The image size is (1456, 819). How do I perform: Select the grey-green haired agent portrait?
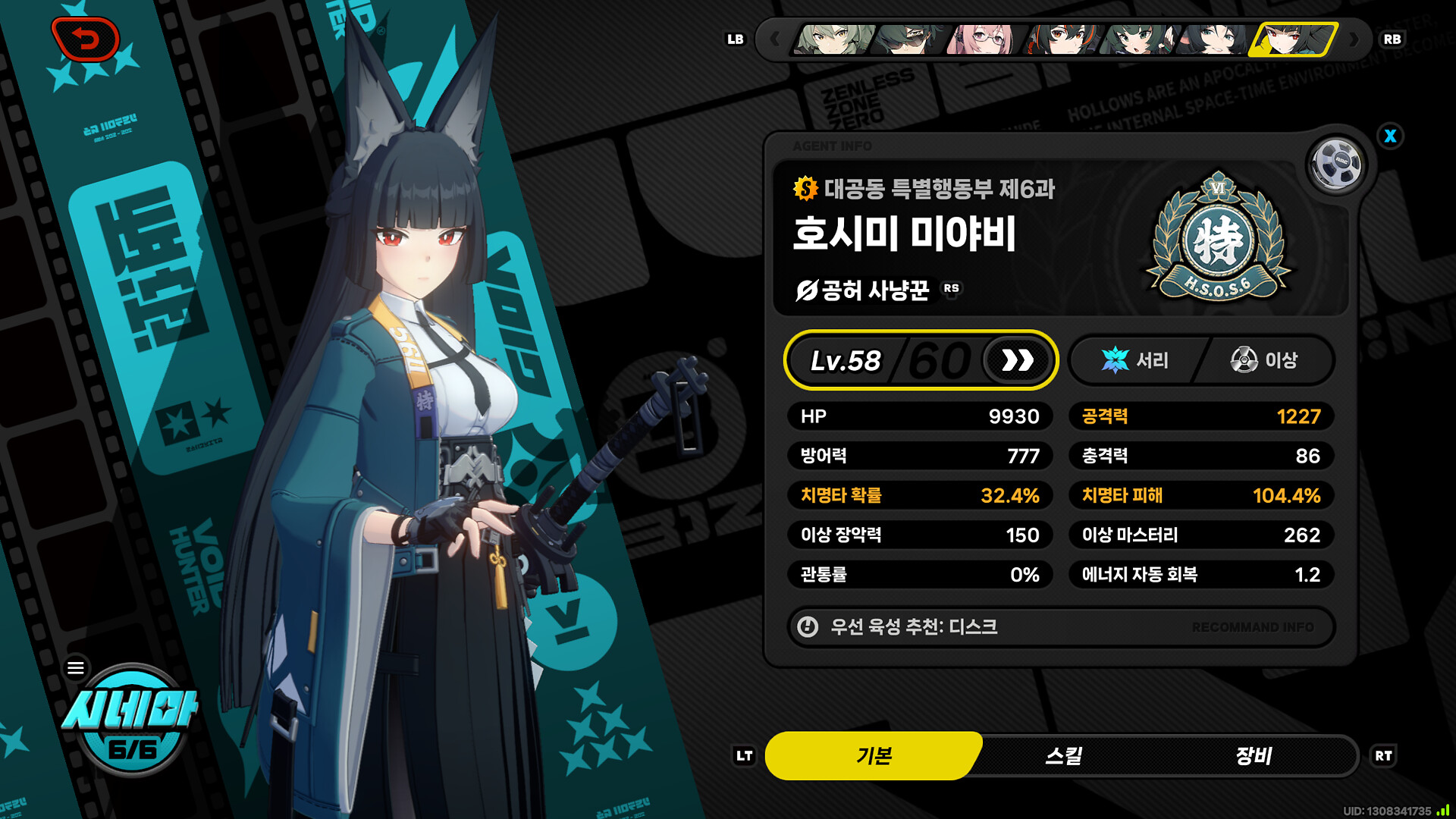(x=833, y=39)
